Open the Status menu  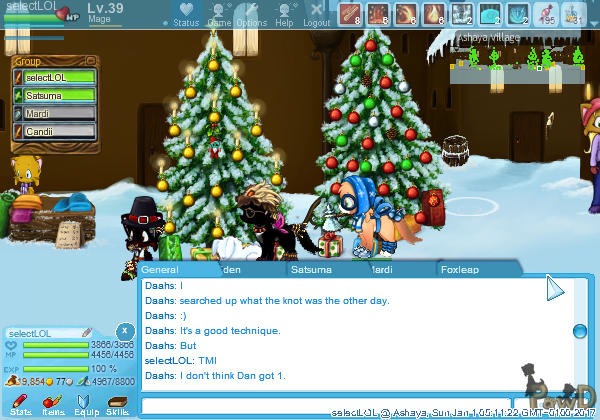(x=185, y=14)
